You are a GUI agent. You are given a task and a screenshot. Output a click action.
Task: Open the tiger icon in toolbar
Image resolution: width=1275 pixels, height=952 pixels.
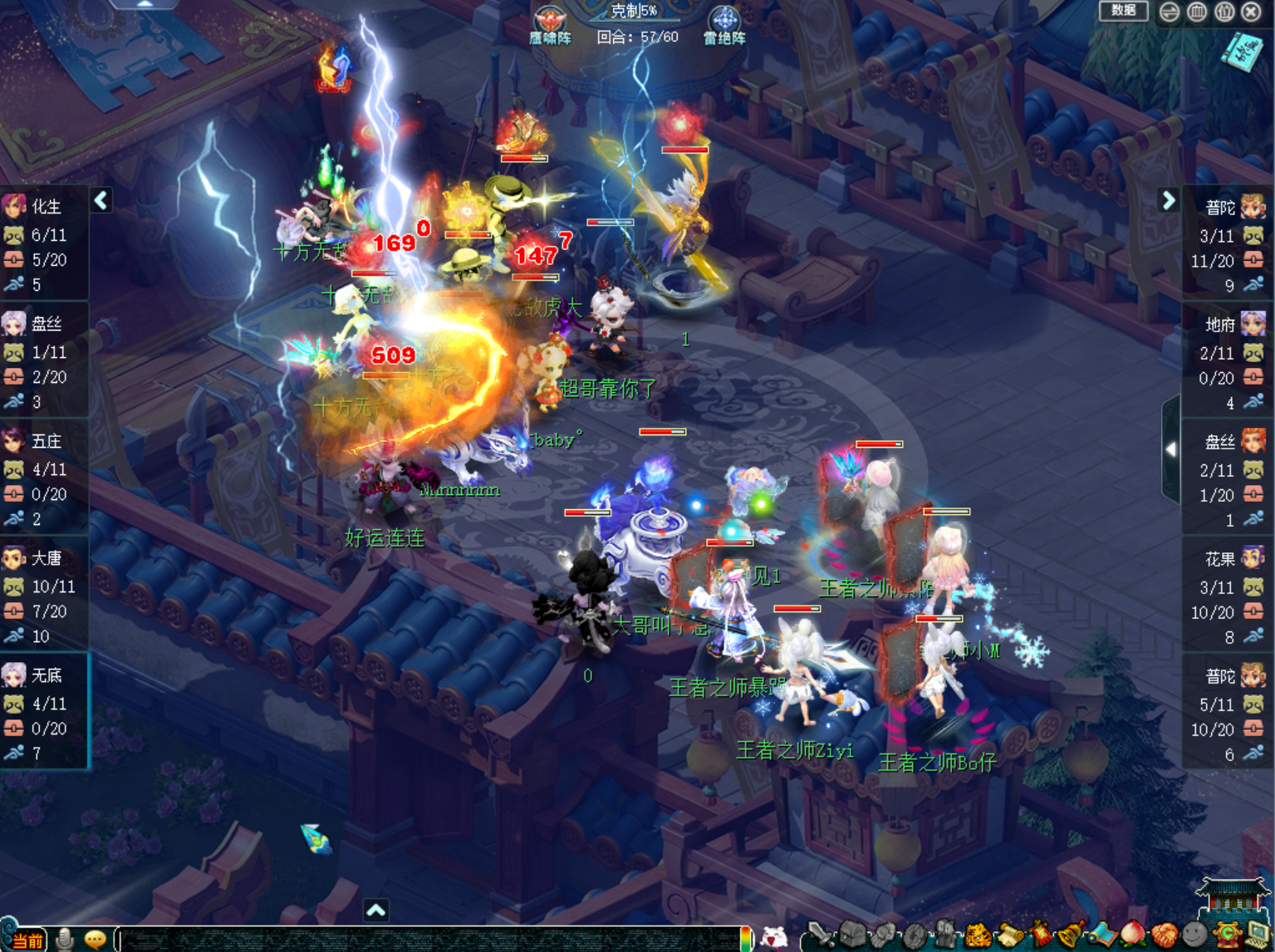[978, 936]
